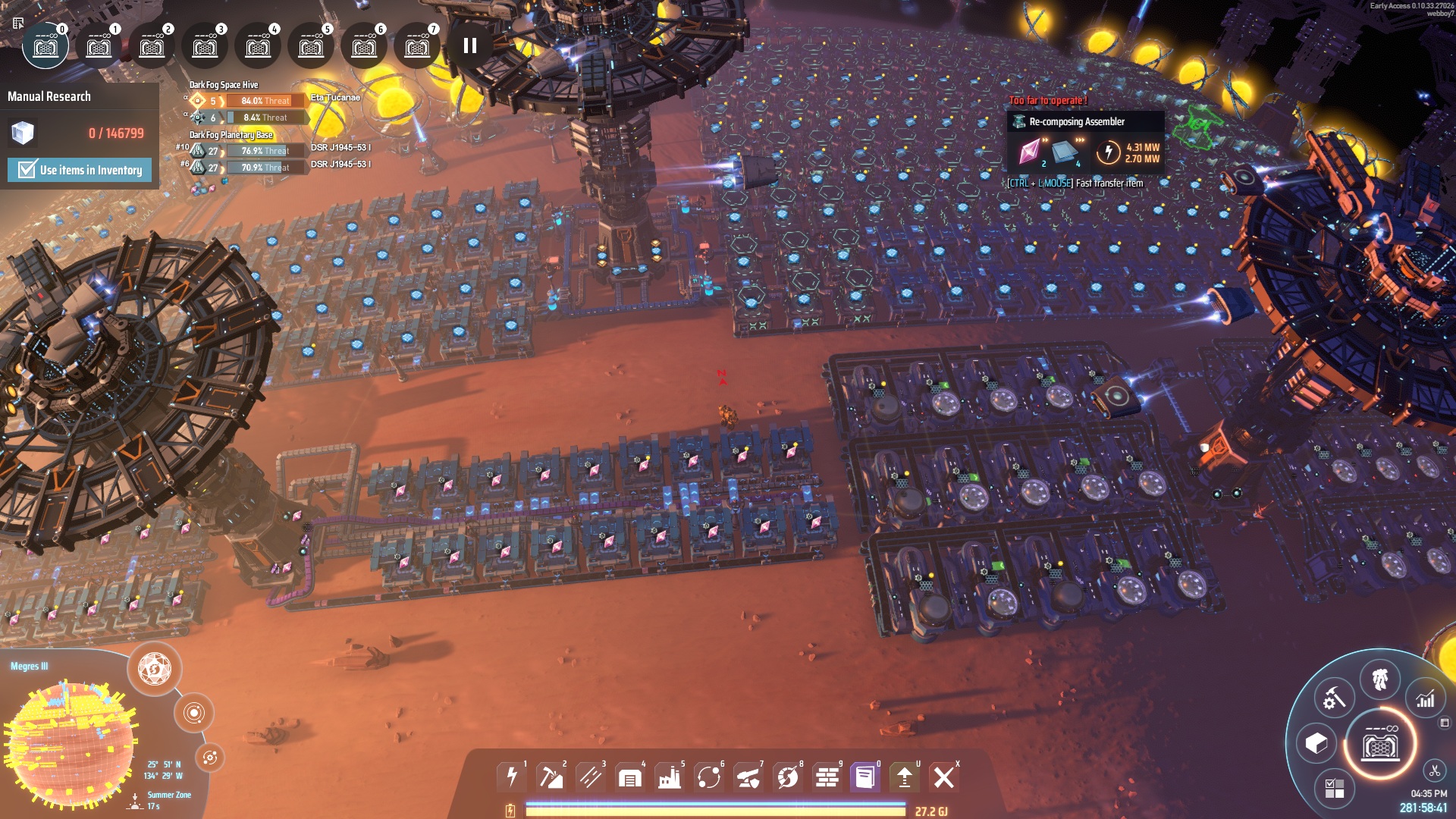Viewport: 1456px width, 819px height.
Task: Open the replicator hammer-and-gear menu
Action: click(x=1334, y=698)
